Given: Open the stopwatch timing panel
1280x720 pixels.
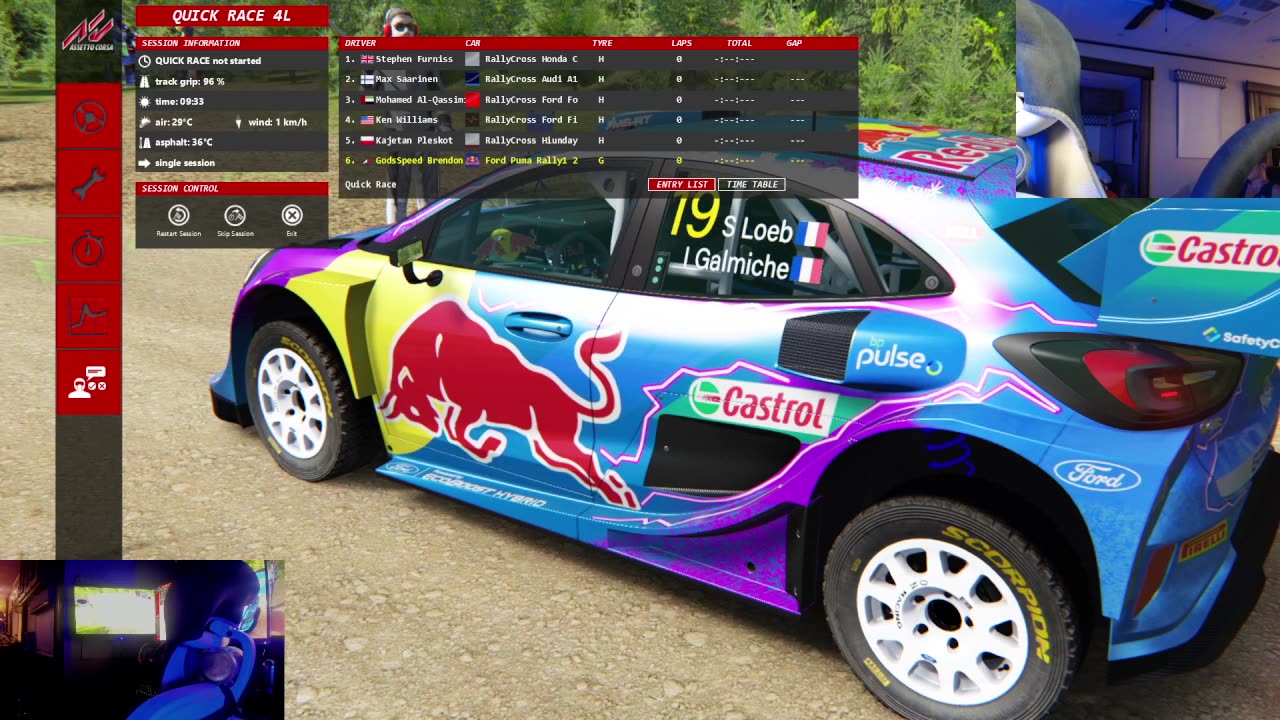Looking at the screenshot, I should coord(89,249).
